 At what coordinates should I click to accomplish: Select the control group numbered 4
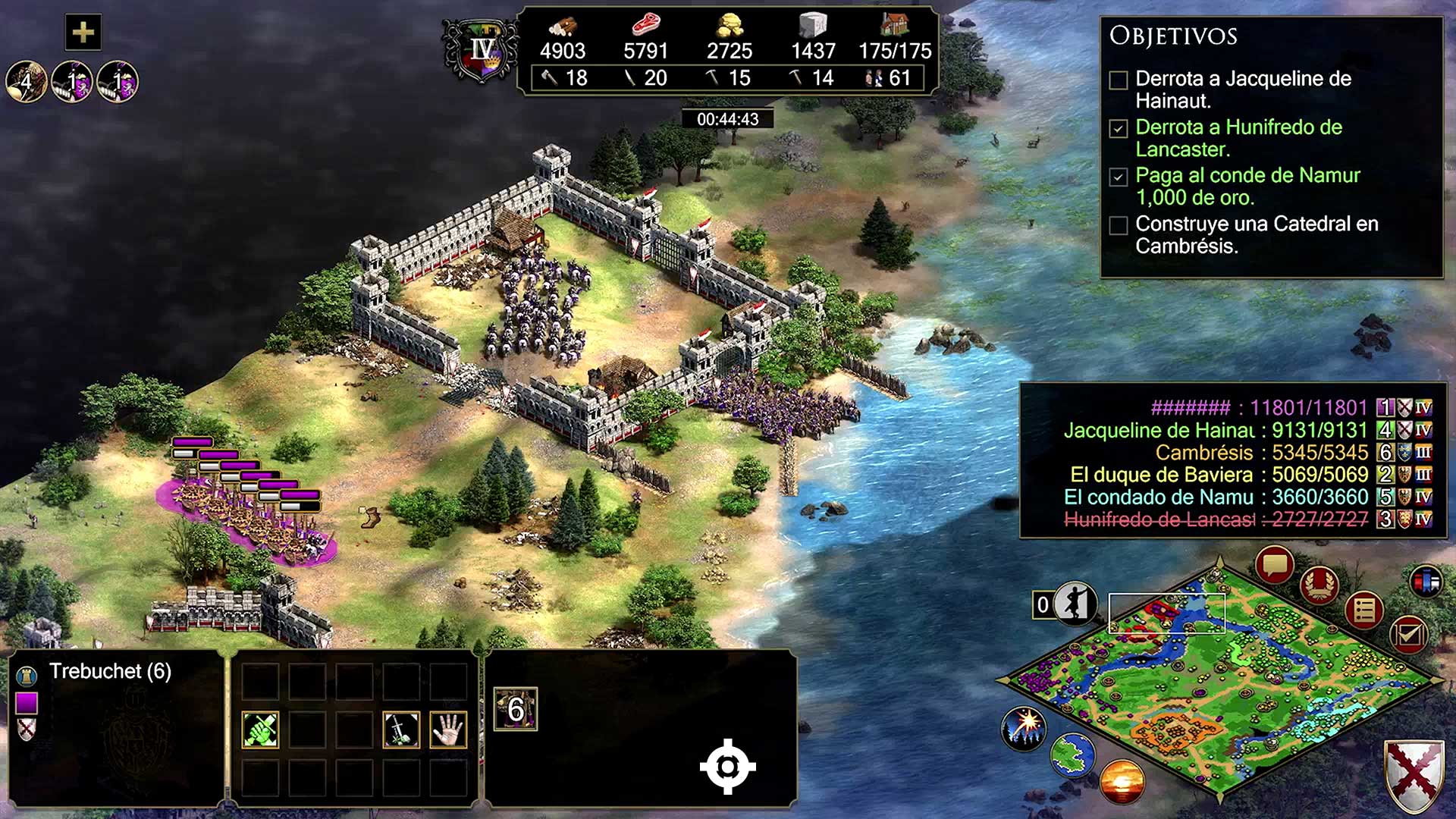point(27,82)
